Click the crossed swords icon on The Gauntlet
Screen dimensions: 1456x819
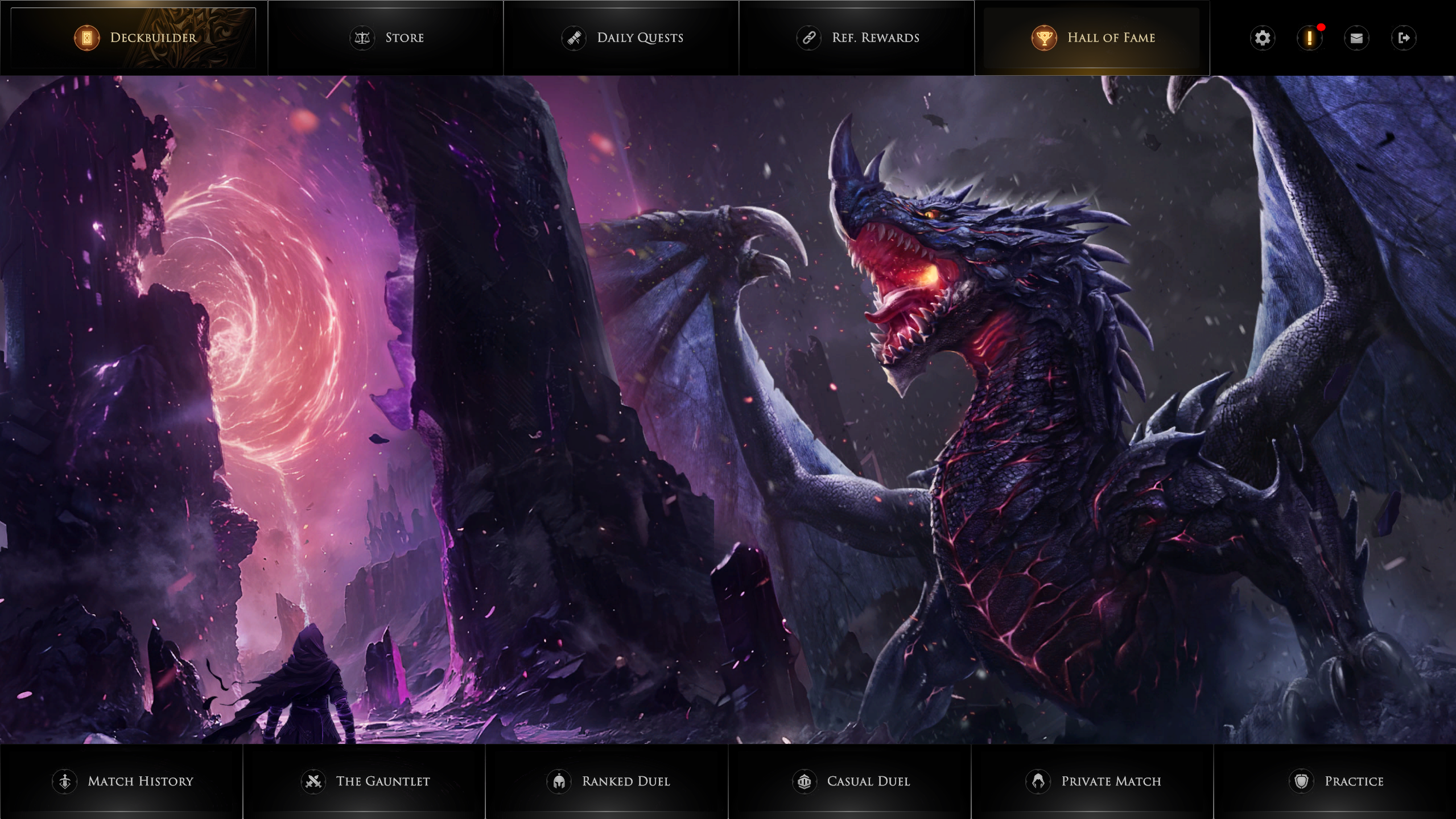click(314, 781)
